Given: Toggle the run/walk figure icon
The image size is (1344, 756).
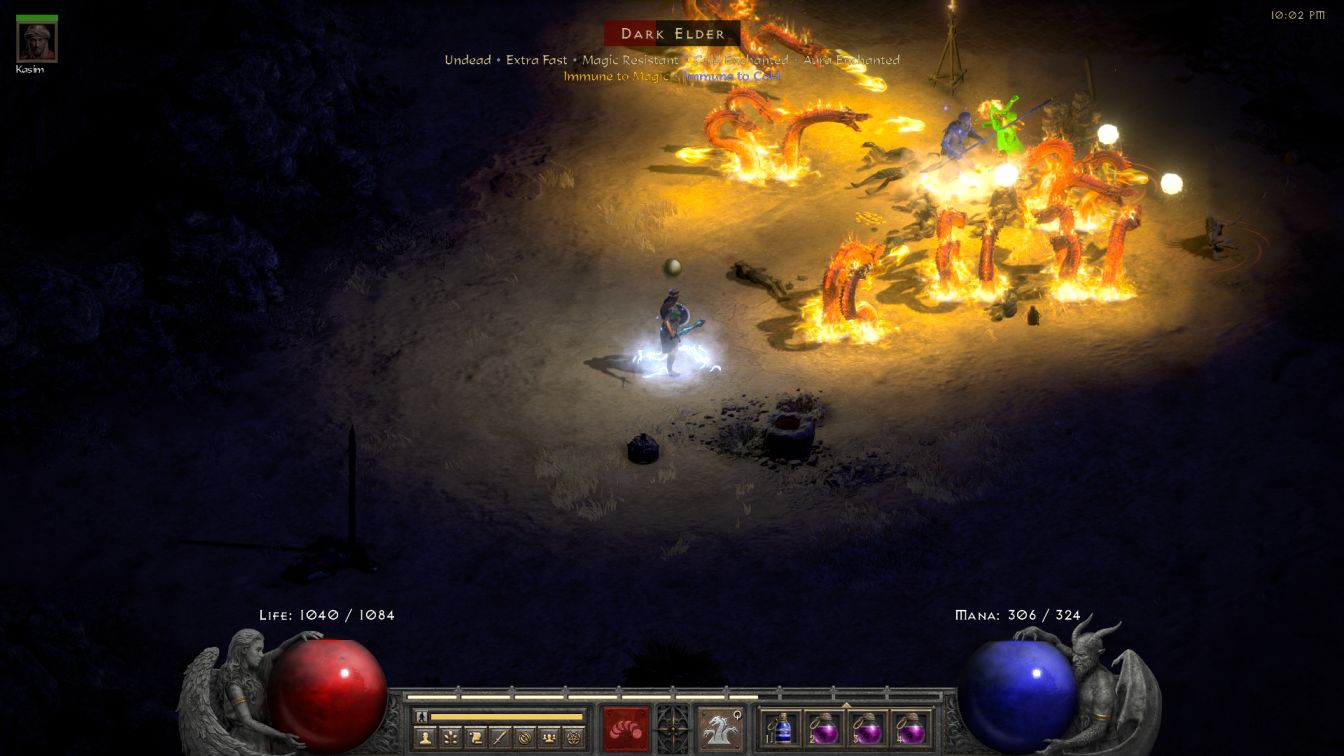Looking at the screenshot, I should click(x=420, y=717).
